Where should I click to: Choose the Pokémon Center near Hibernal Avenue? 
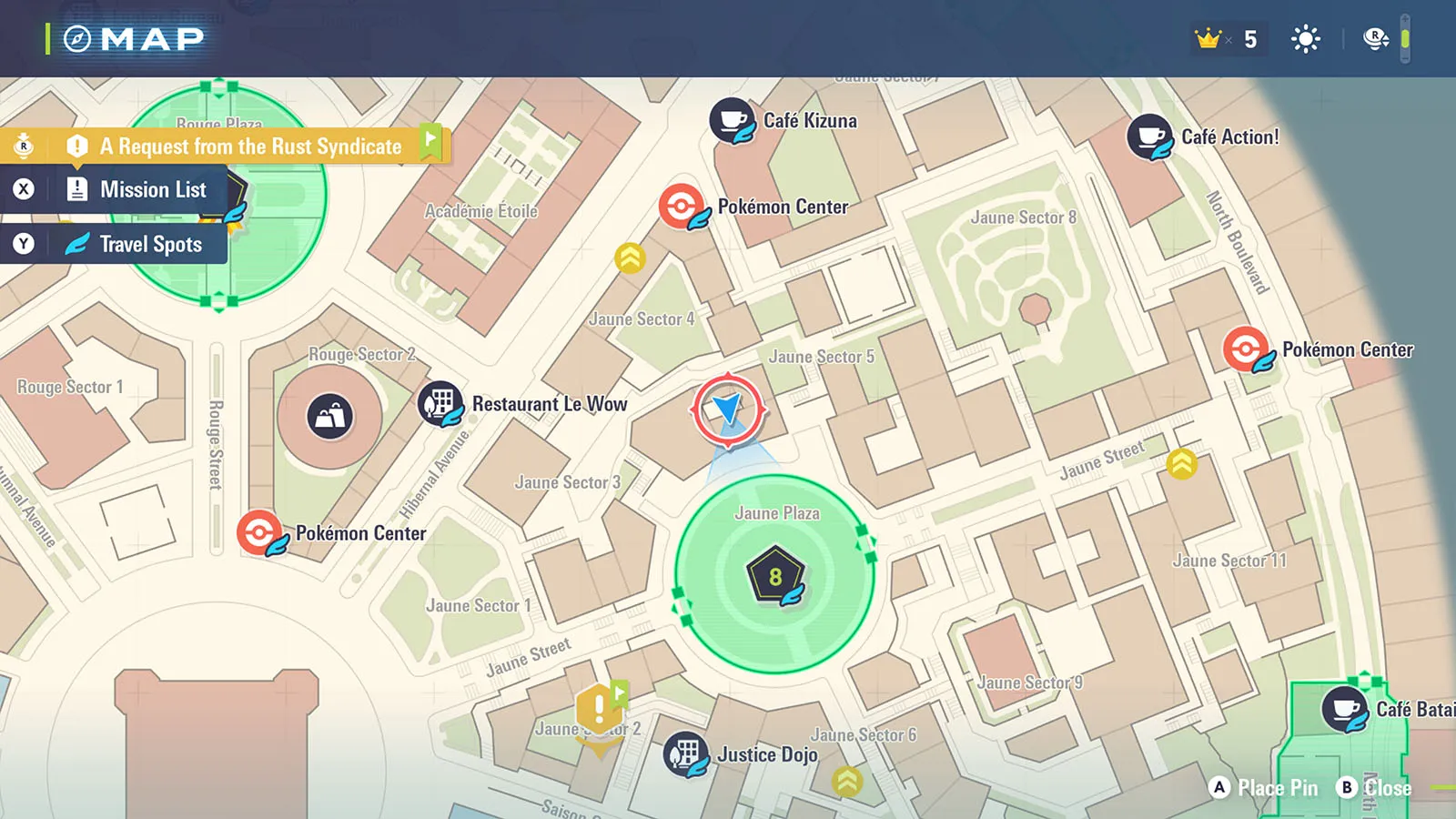point(259,533)
